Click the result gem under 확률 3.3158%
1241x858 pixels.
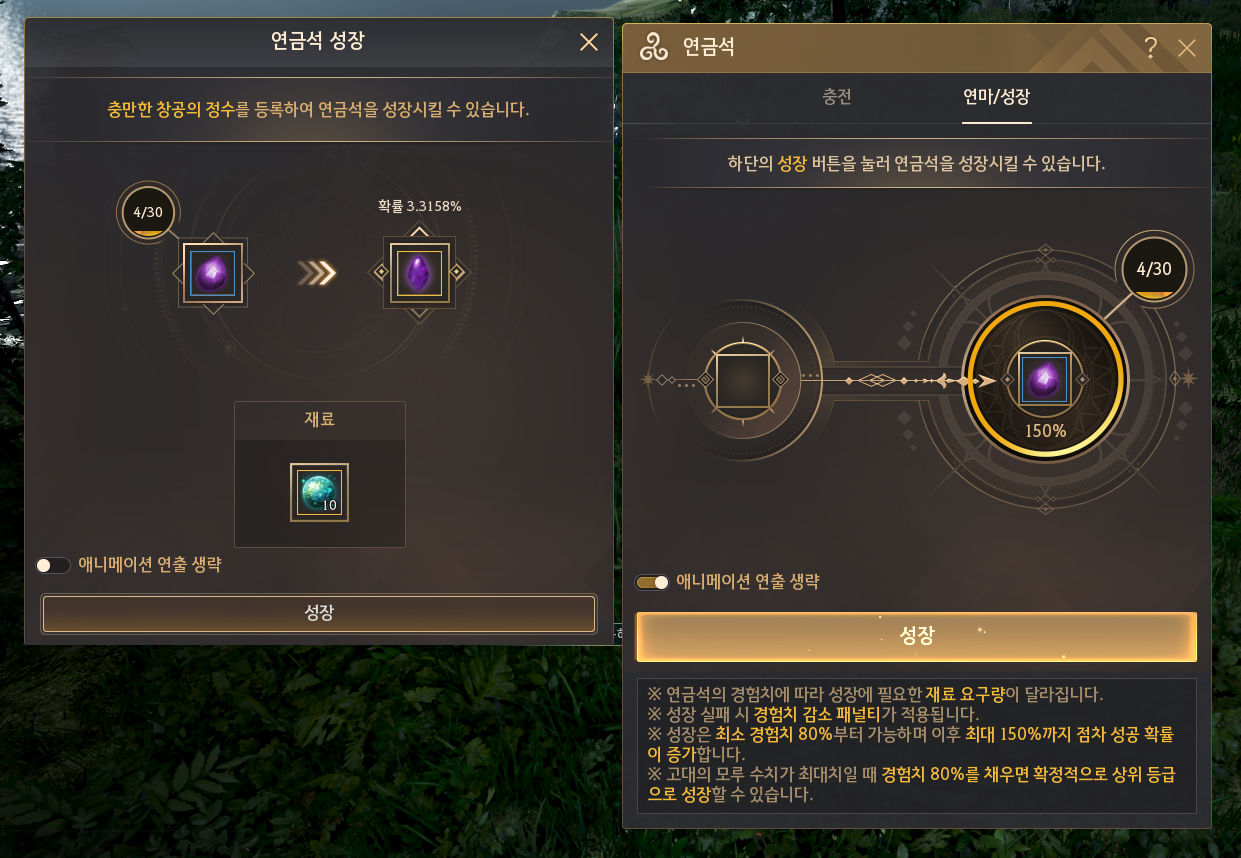point(420,272)
